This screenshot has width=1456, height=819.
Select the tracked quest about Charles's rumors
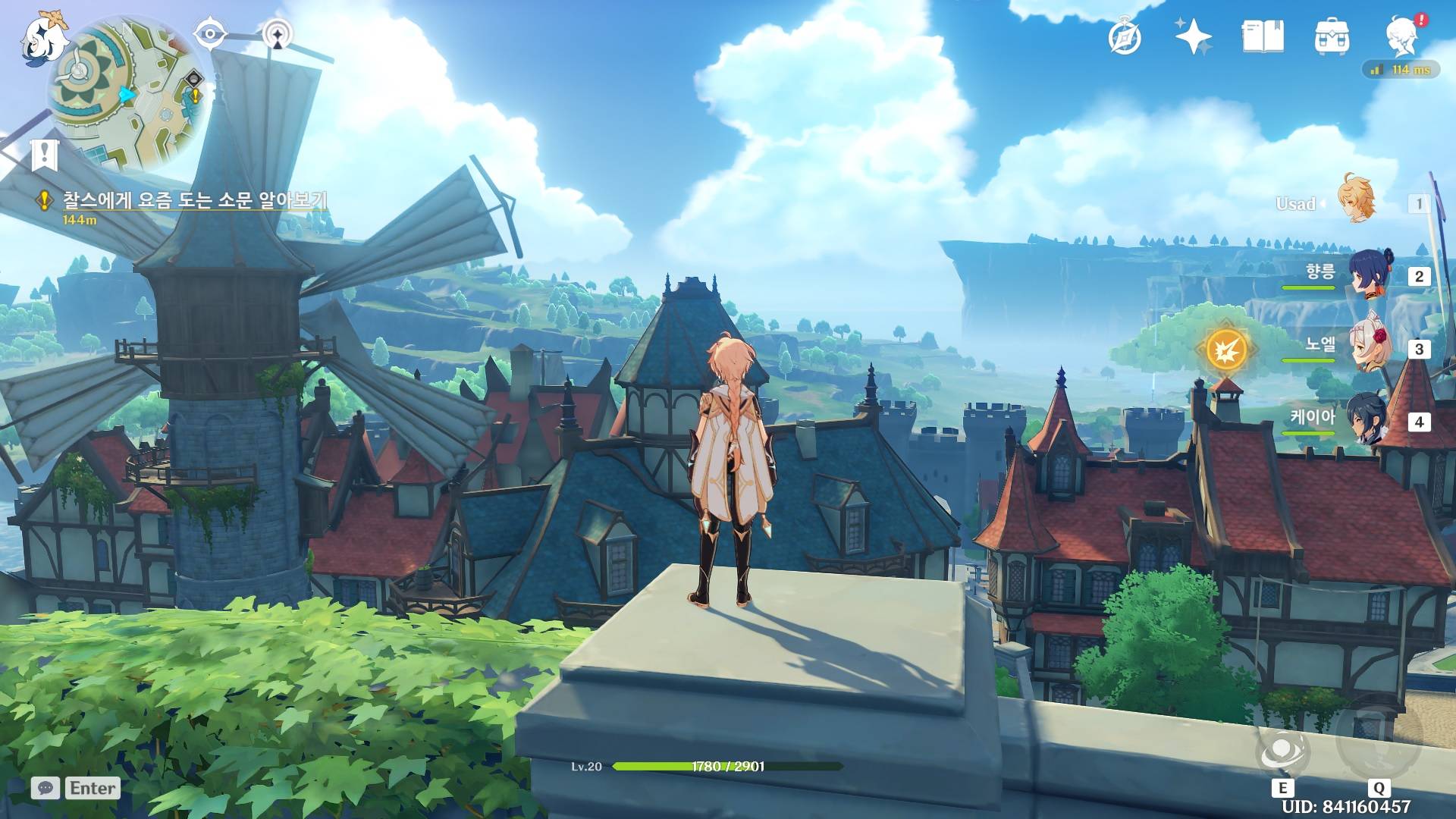(194, 200)
